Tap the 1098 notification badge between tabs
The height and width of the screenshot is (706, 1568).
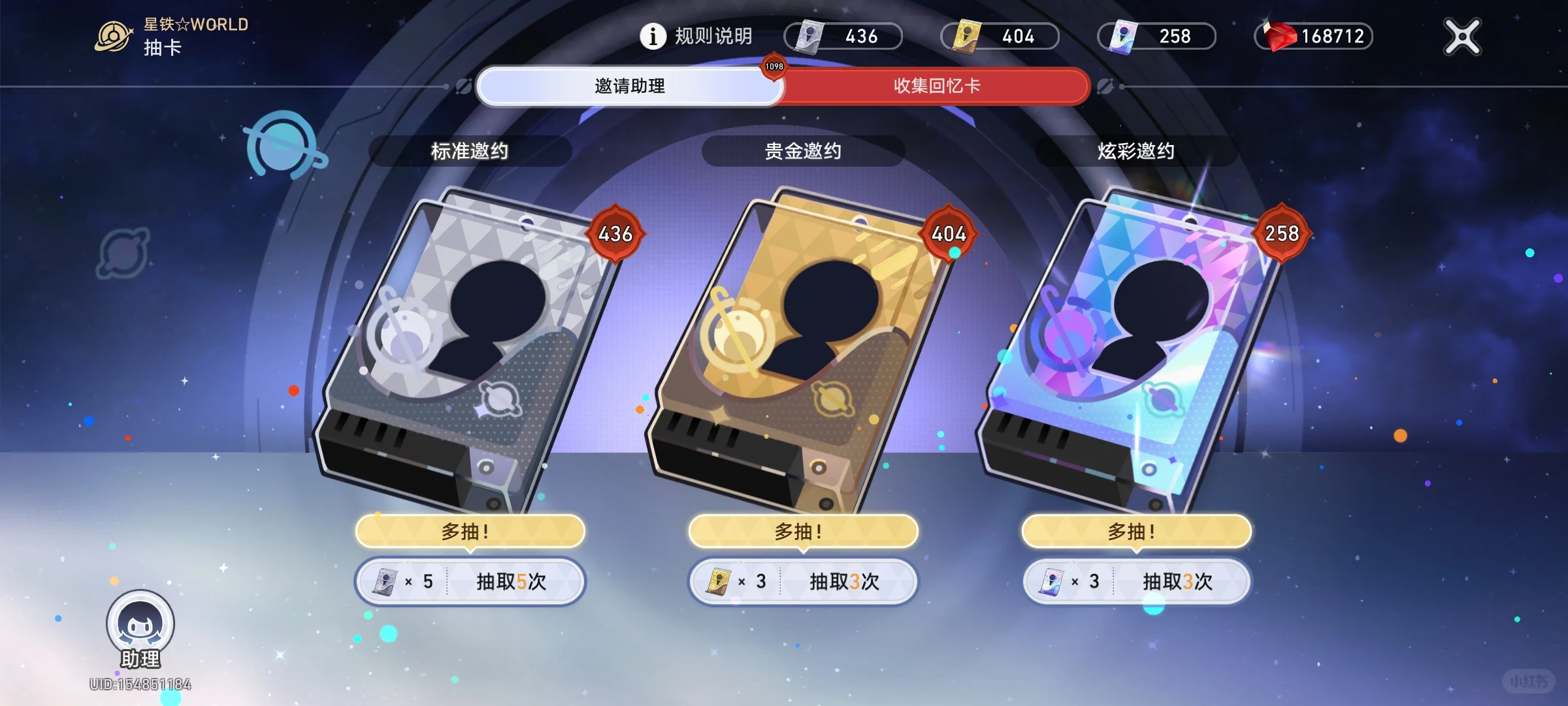pyautogui.click(x=773, y=66)
